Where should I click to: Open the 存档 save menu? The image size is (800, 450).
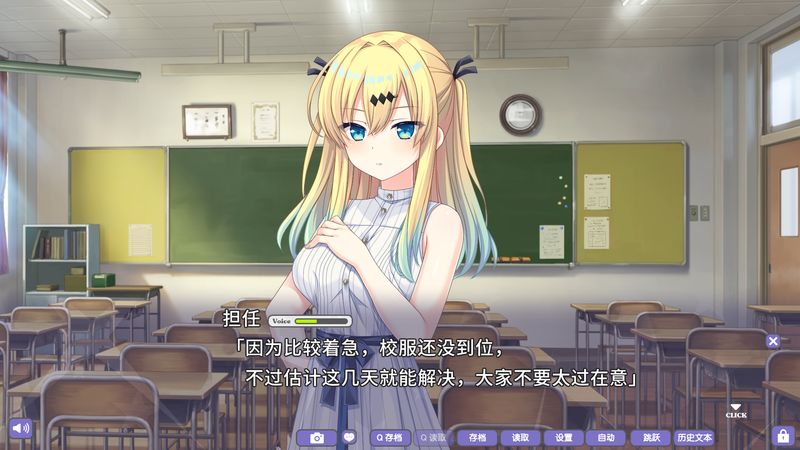tap(476, 437)
